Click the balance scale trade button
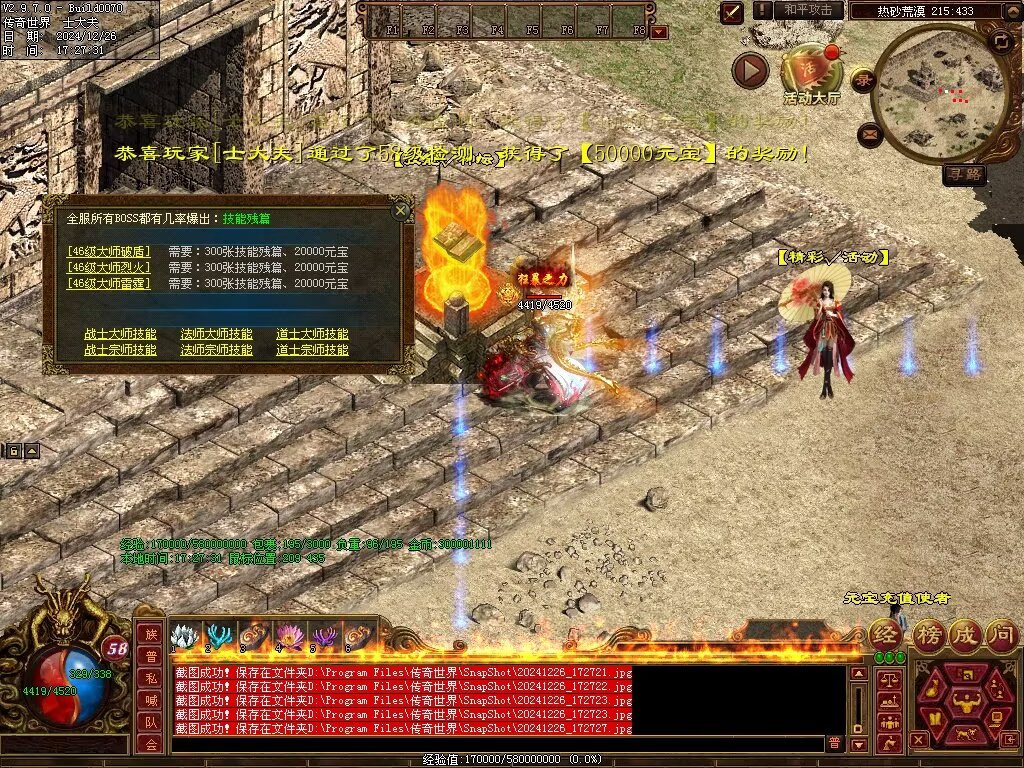1024x768 pixels. pos(888,679)
